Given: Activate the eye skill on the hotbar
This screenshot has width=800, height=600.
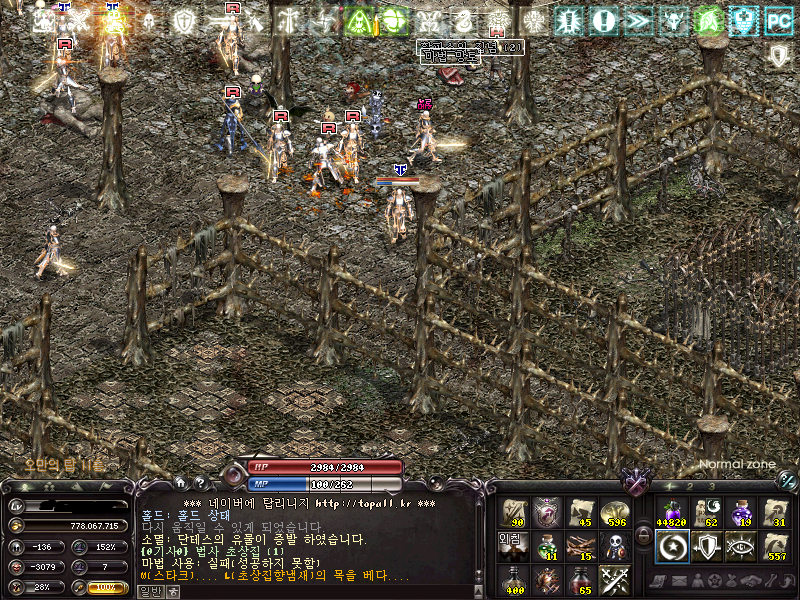Looking at the screenshot, I should pos(740,546).
